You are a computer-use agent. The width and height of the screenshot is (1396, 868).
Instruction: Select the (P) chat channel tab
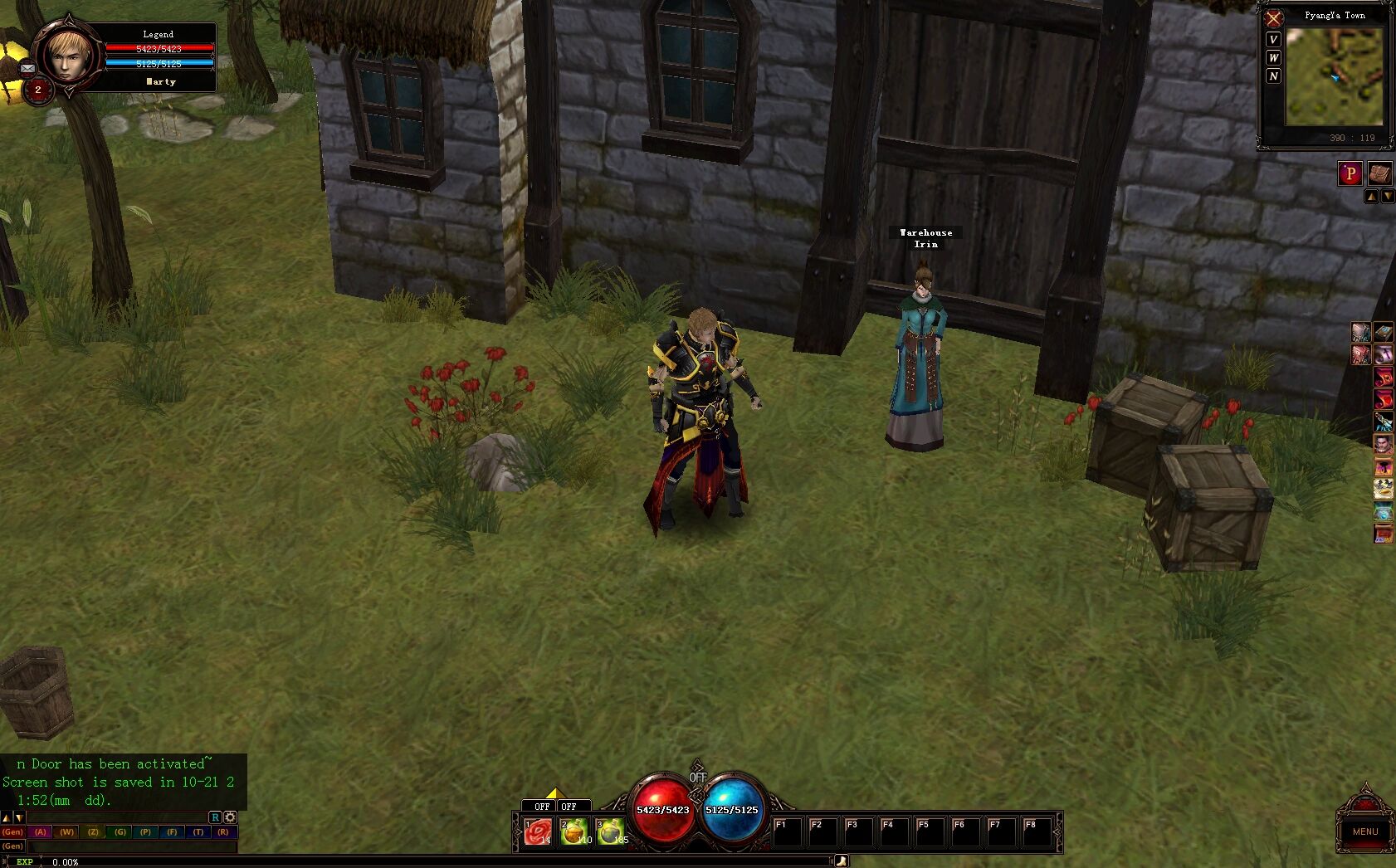click(x=146, y=831)
